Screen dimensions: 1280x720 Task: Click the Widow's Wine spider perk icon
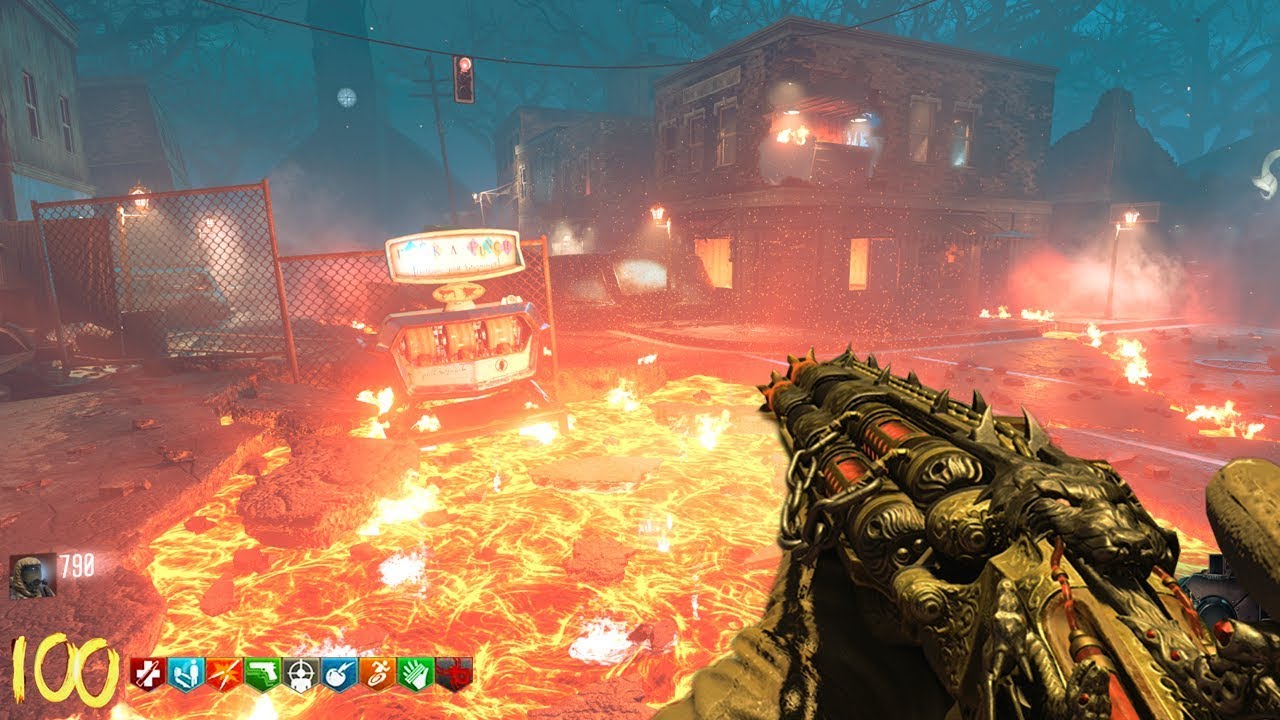[453, 673]
